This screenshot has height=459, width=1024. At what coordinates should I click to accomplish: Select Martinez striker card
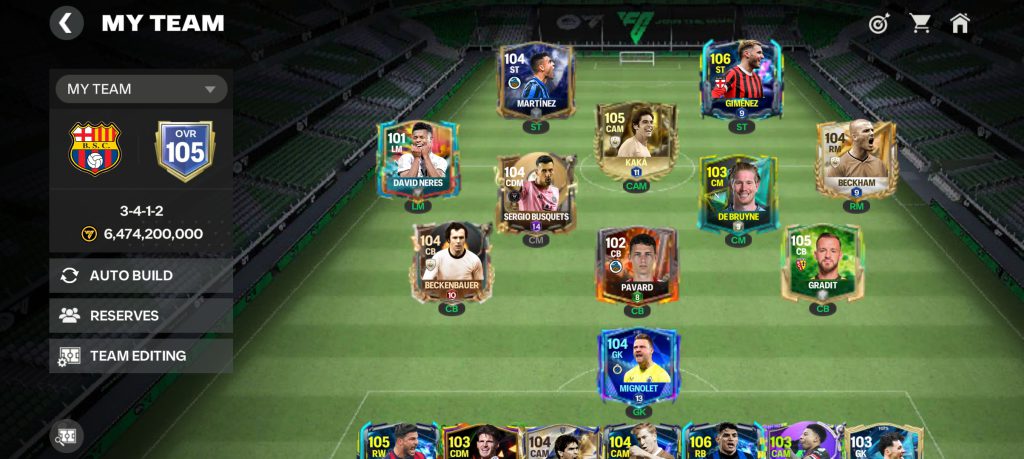[x=536, y=80]
